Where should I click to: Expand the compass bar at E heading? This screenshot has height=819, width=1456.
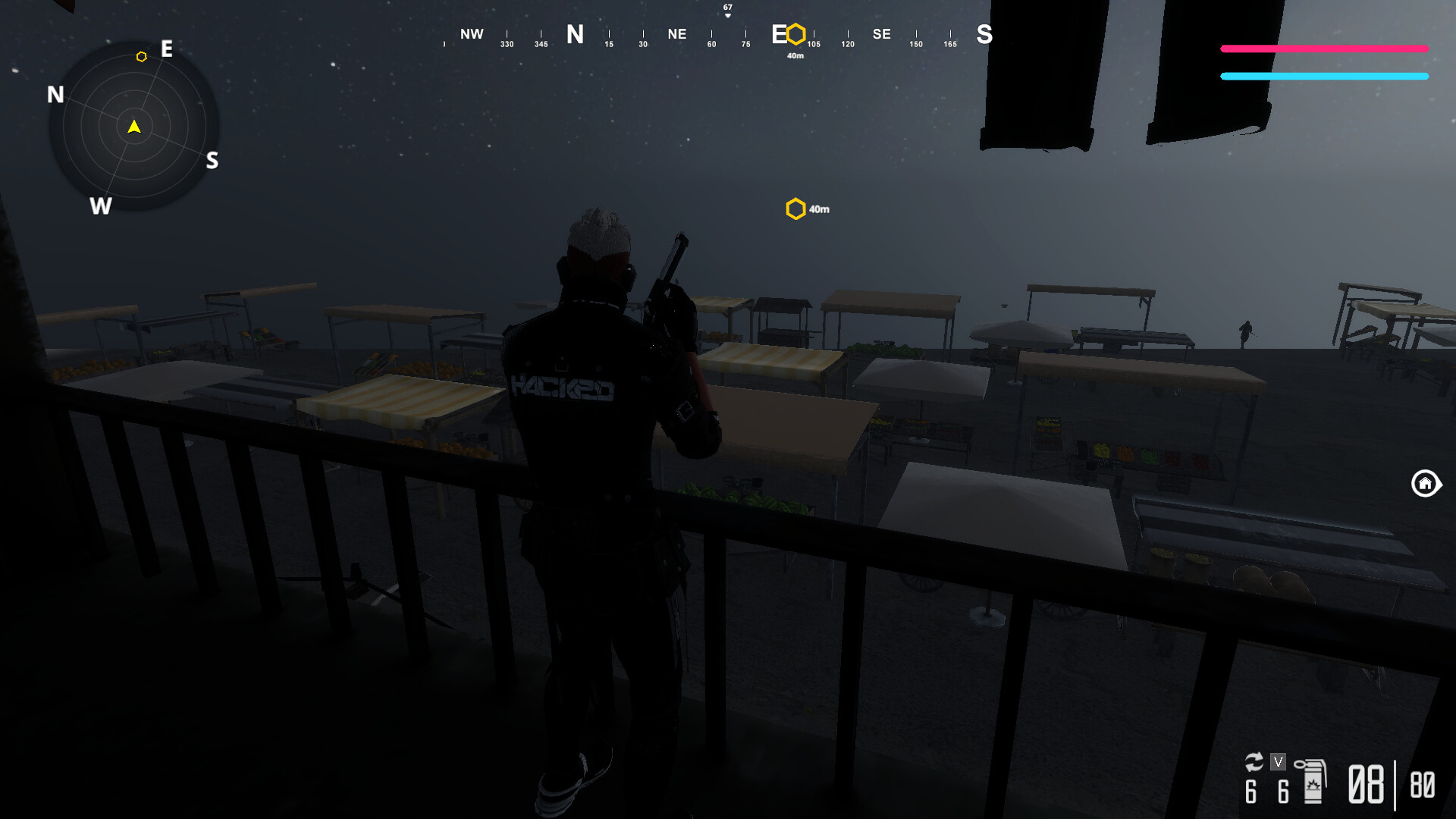pos(779,34)
